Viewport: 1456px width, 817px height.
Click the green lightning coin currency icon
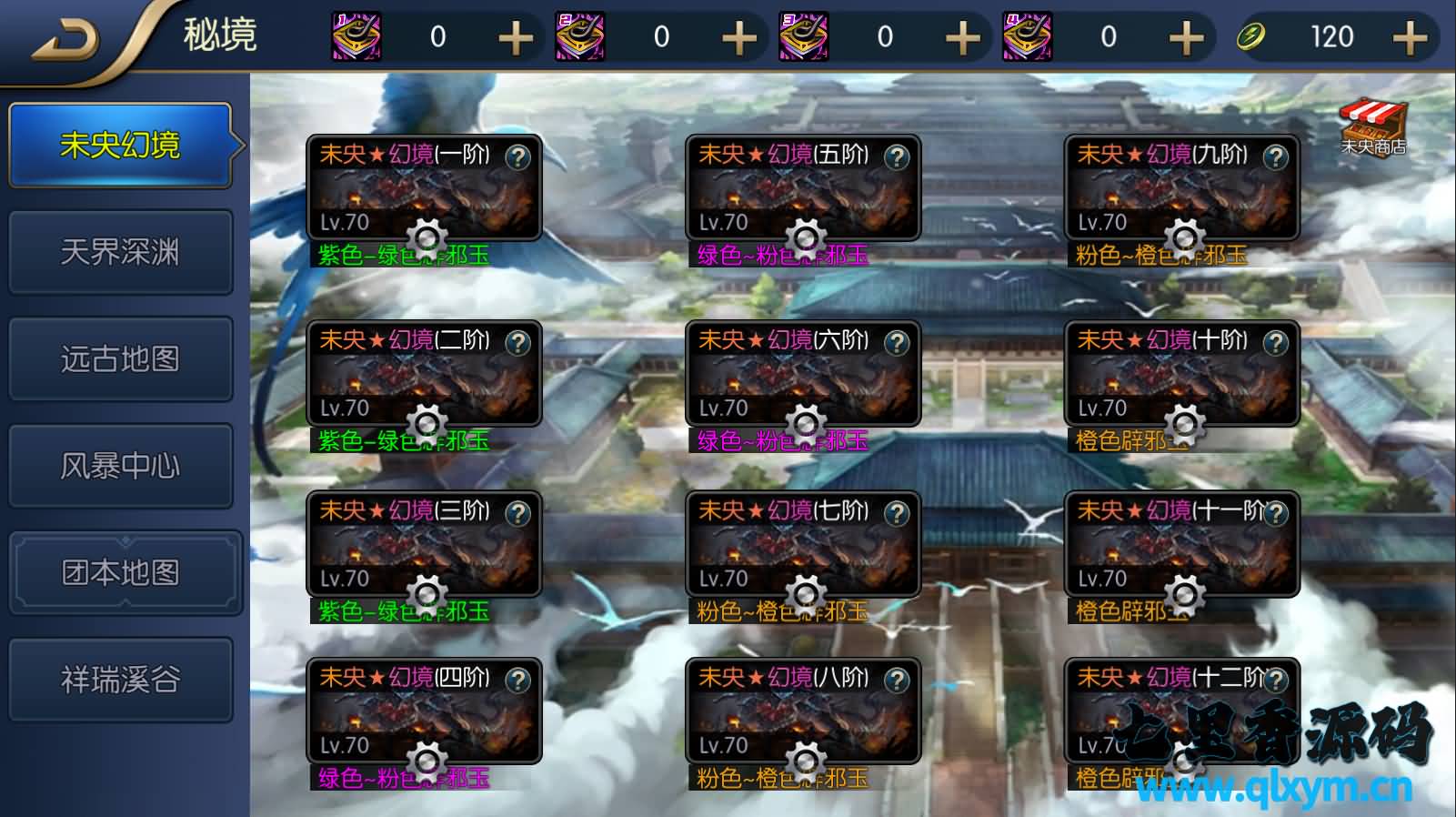1250,36
